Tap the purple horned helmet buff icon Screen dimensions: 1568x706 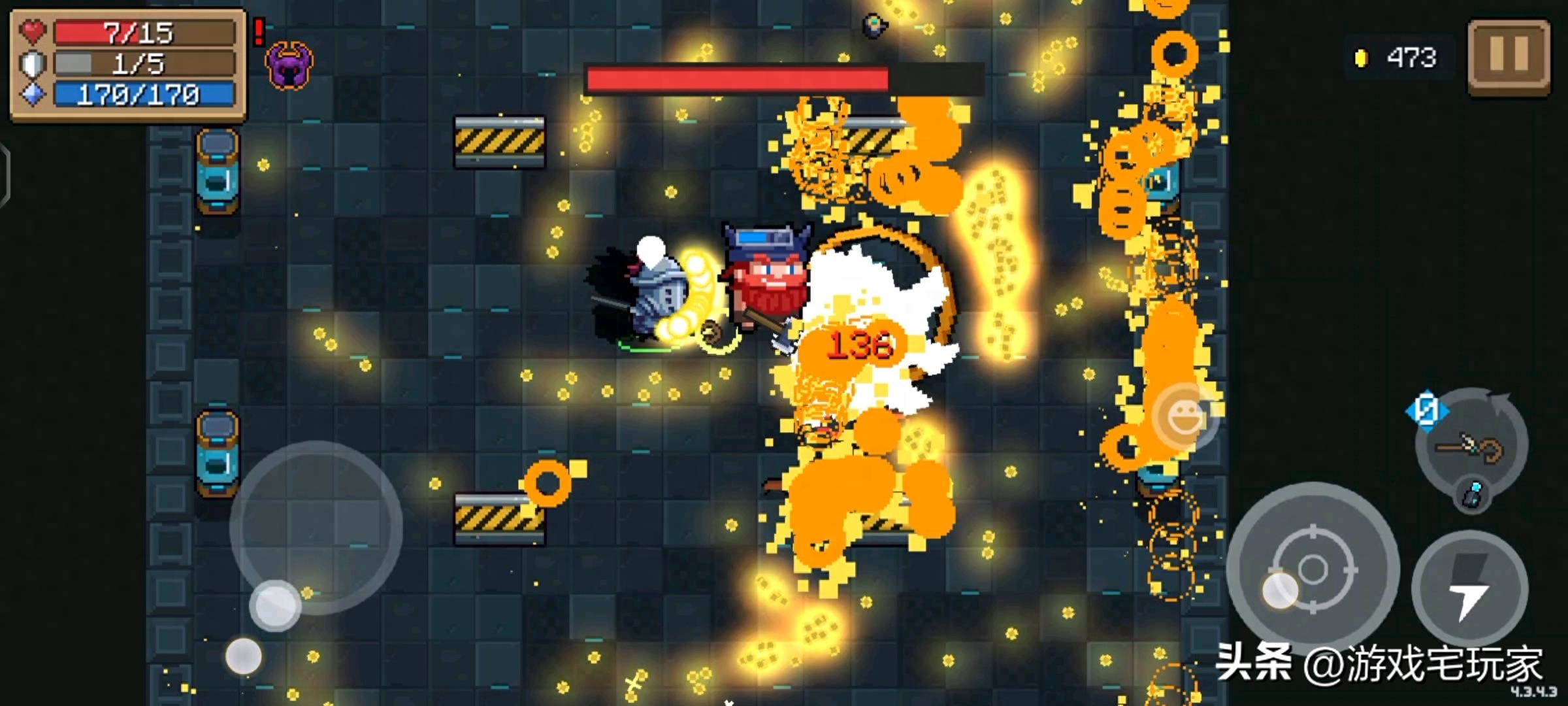coord(289,65)
